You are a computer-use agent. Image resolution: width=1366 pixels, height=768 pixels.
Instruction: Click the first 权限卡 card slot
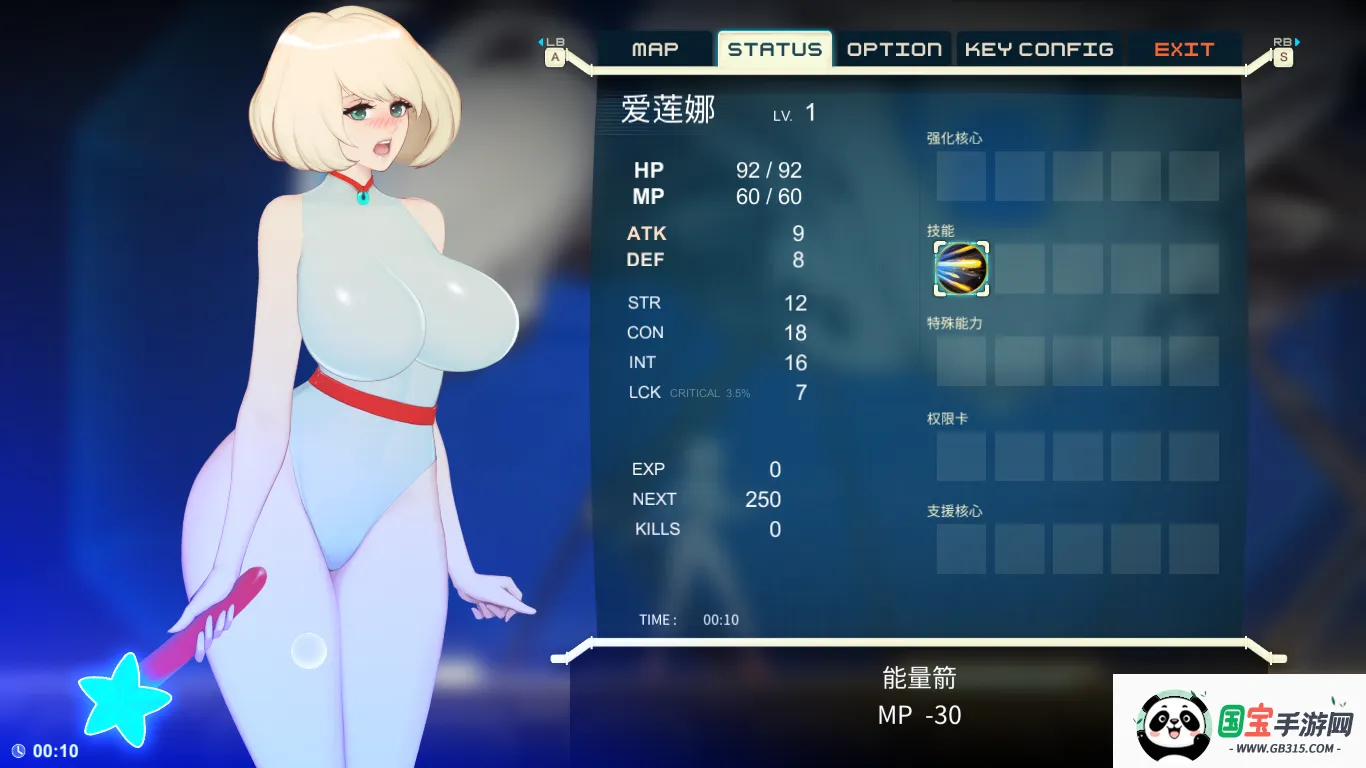click(960, 457)
